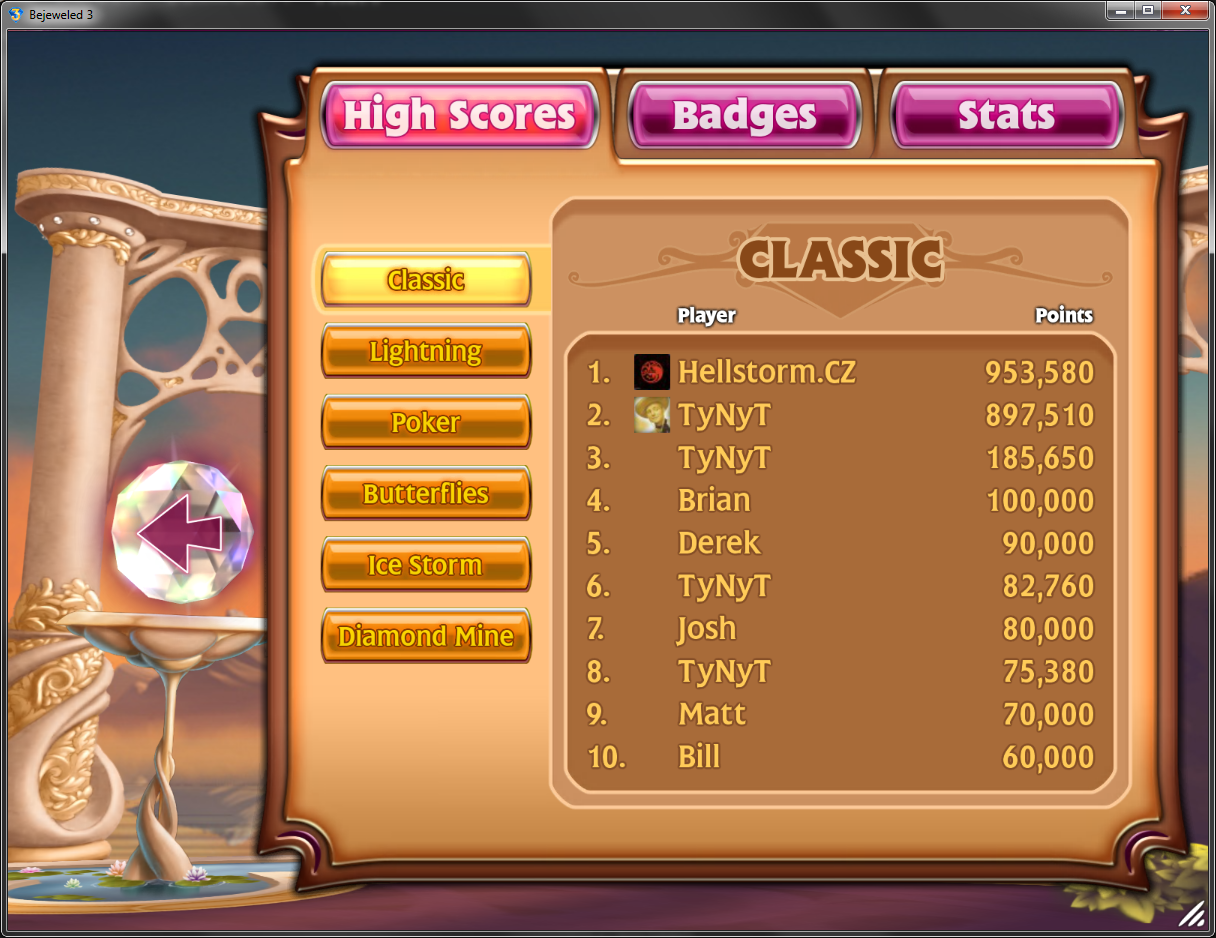Show Diamond Mine leaderboard
This screenshot has height=938, width=1216.
(426, 636)
